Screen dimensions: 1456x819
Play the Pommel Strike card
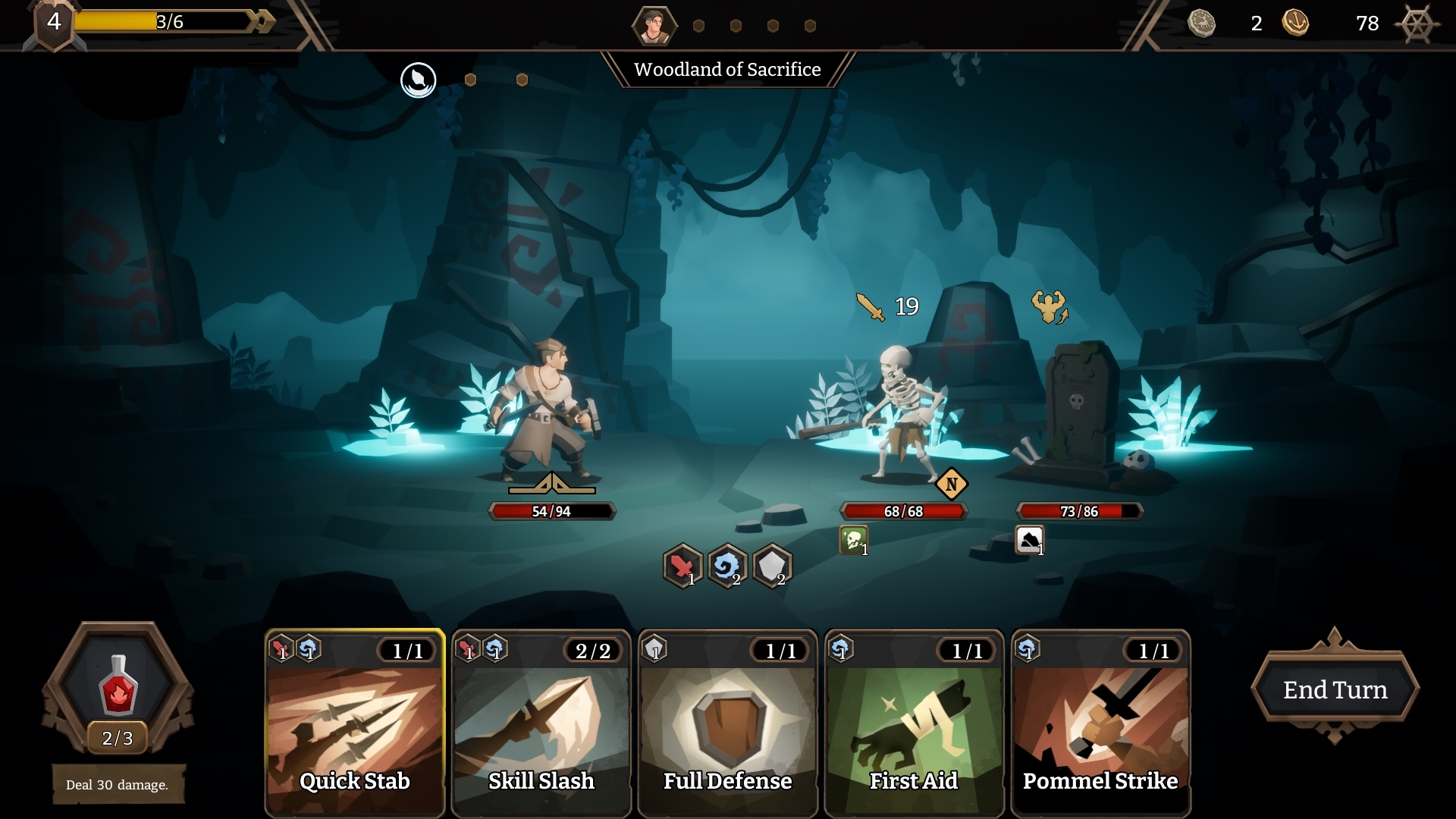(x=1100, y=724)
